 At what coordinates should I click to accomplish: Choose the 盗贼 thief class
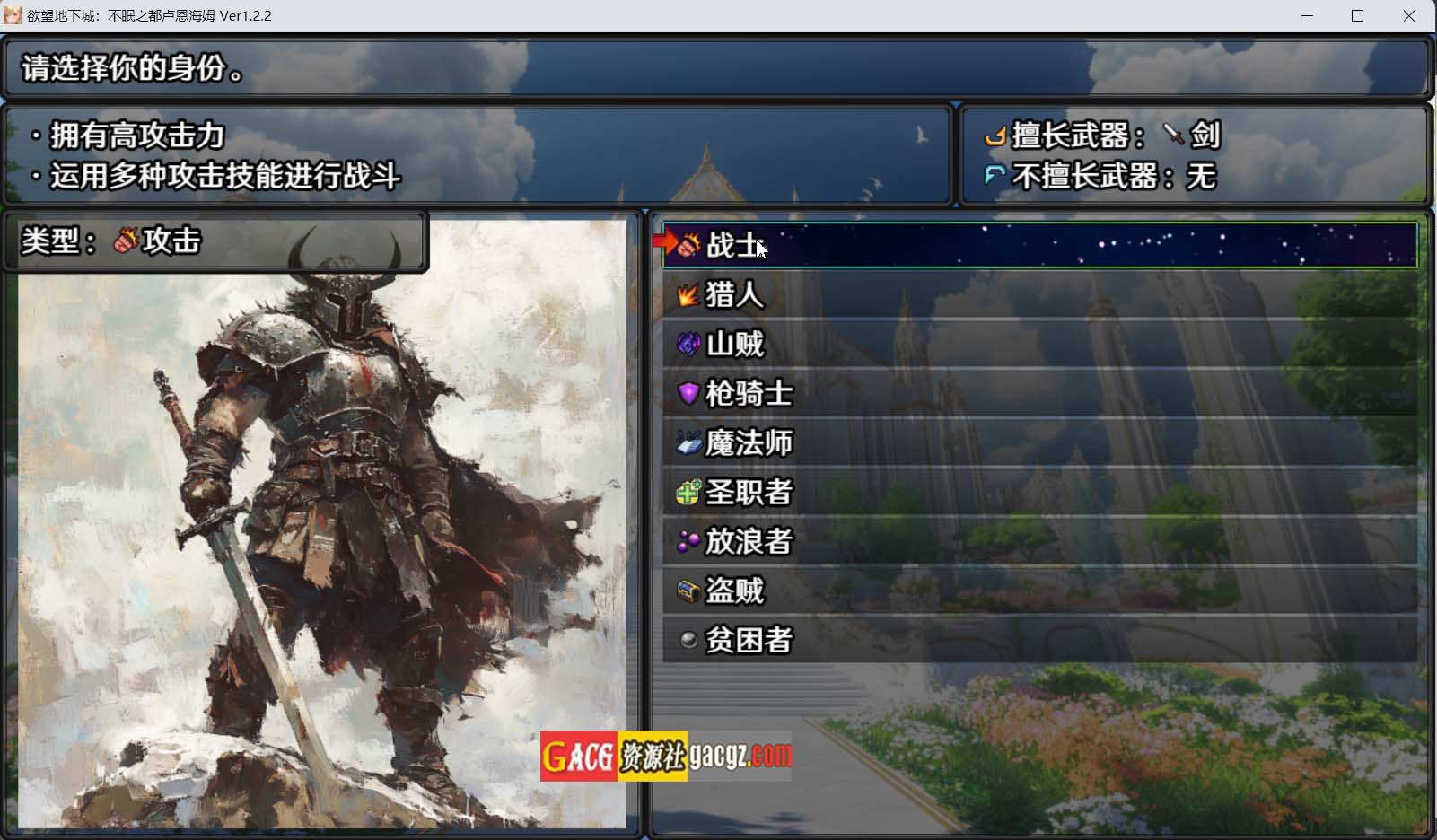[x=1039, y=591]
